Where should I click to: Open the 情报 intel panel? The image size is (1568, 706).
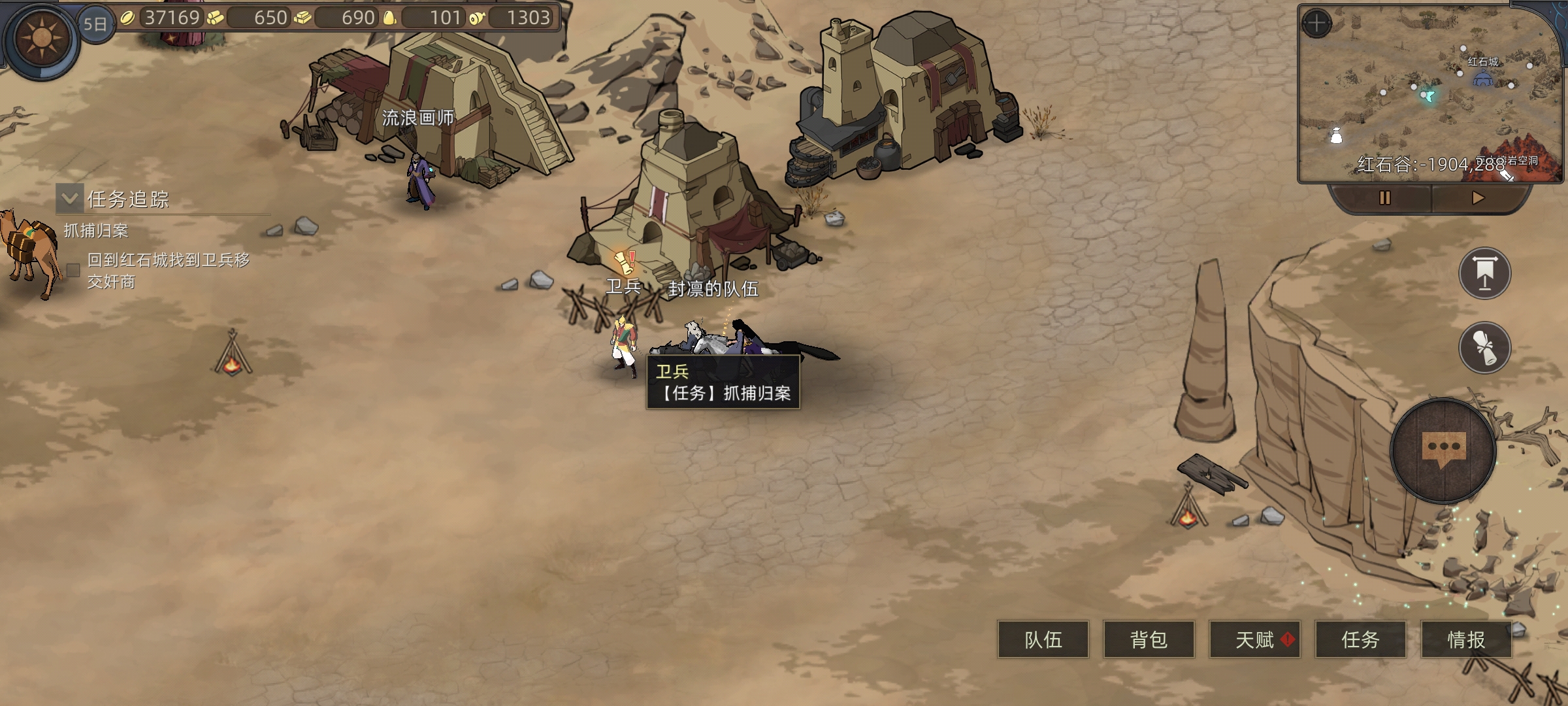(1466, 639)
